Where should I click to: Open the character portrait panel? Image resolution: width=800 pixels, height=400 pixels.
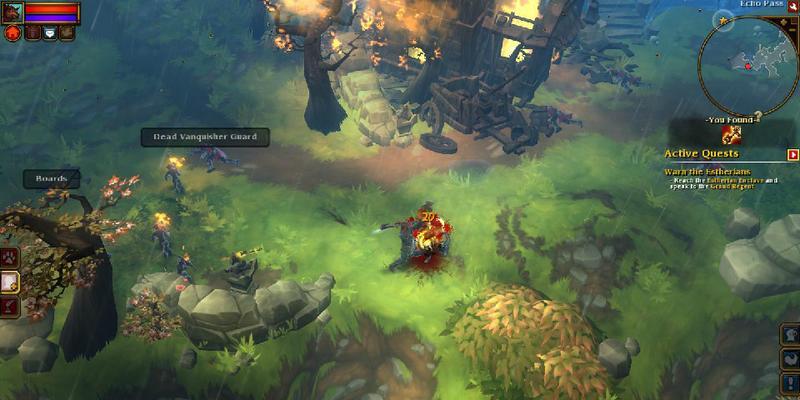click(x=13, y=11)
